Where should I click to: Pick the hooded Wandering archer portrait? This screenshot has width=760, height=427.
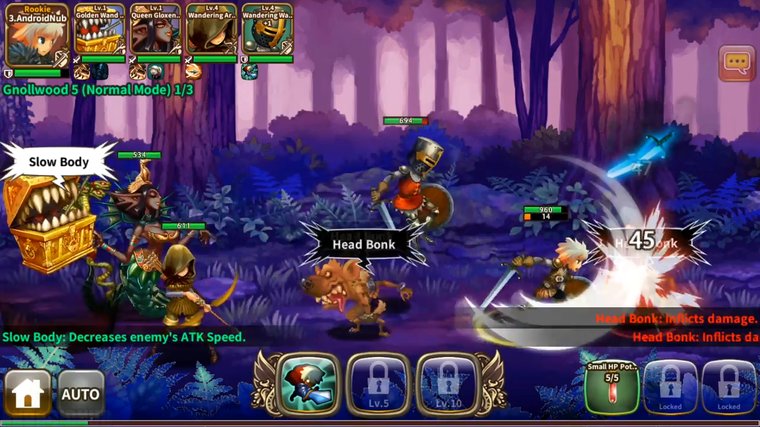211,34
